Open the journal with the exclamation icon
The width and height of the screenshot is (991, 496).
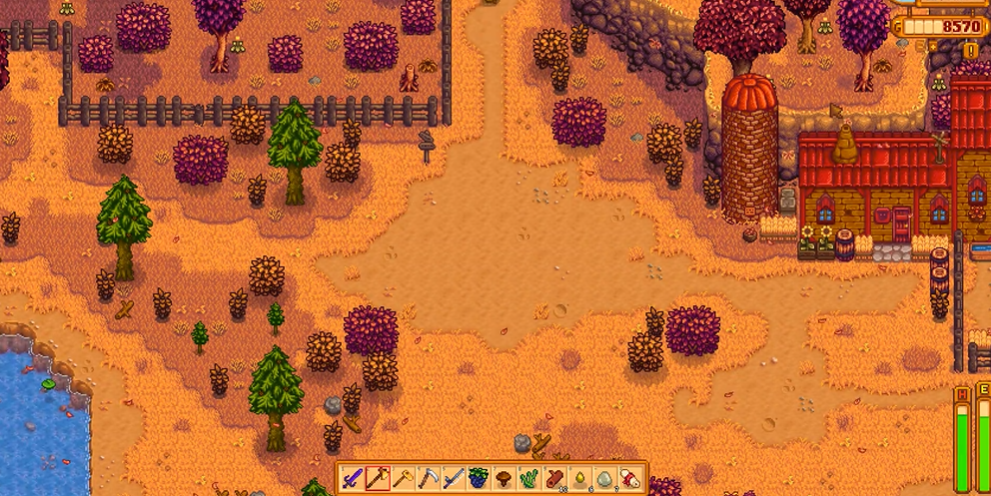coord(970,50)
